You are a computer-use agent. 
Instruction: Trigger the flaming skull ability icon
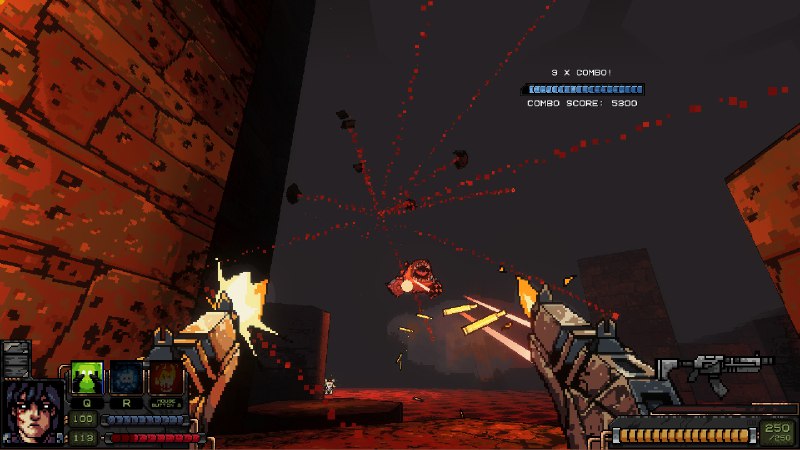coord(166,378)
